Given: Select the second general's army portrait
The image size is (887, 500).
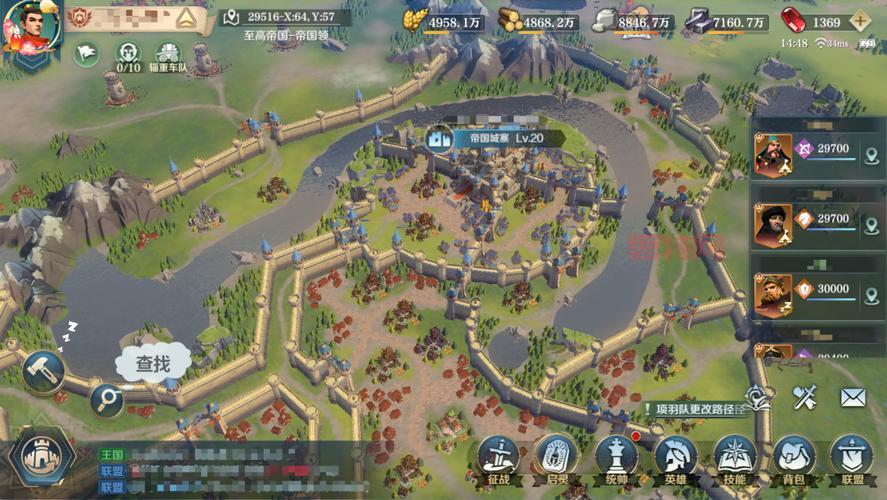Looking at the screenshot, I should [773, 226].
